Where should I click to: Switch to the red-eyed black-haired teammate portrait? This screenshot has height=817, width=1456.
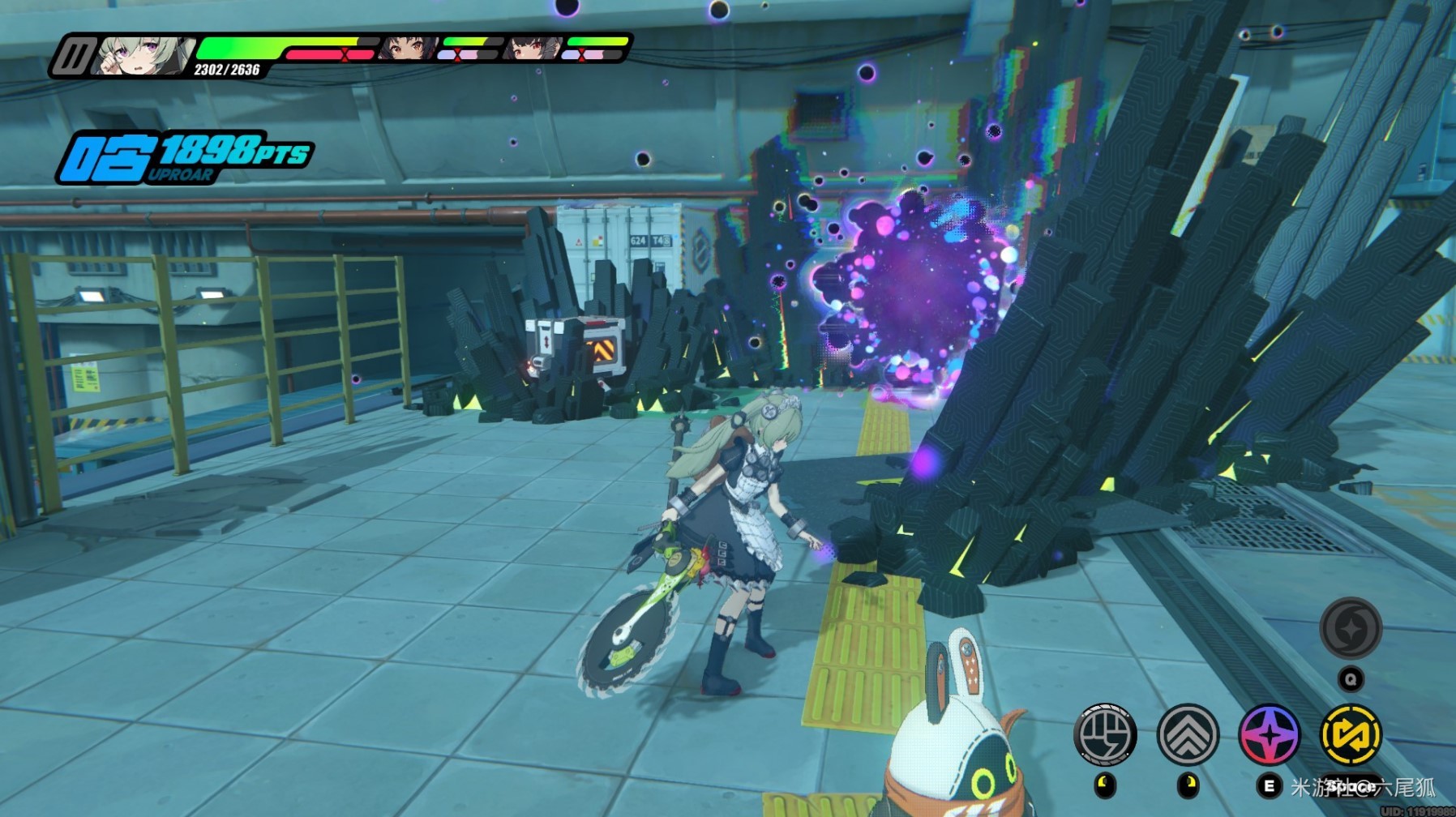click(x=533, y=48)
